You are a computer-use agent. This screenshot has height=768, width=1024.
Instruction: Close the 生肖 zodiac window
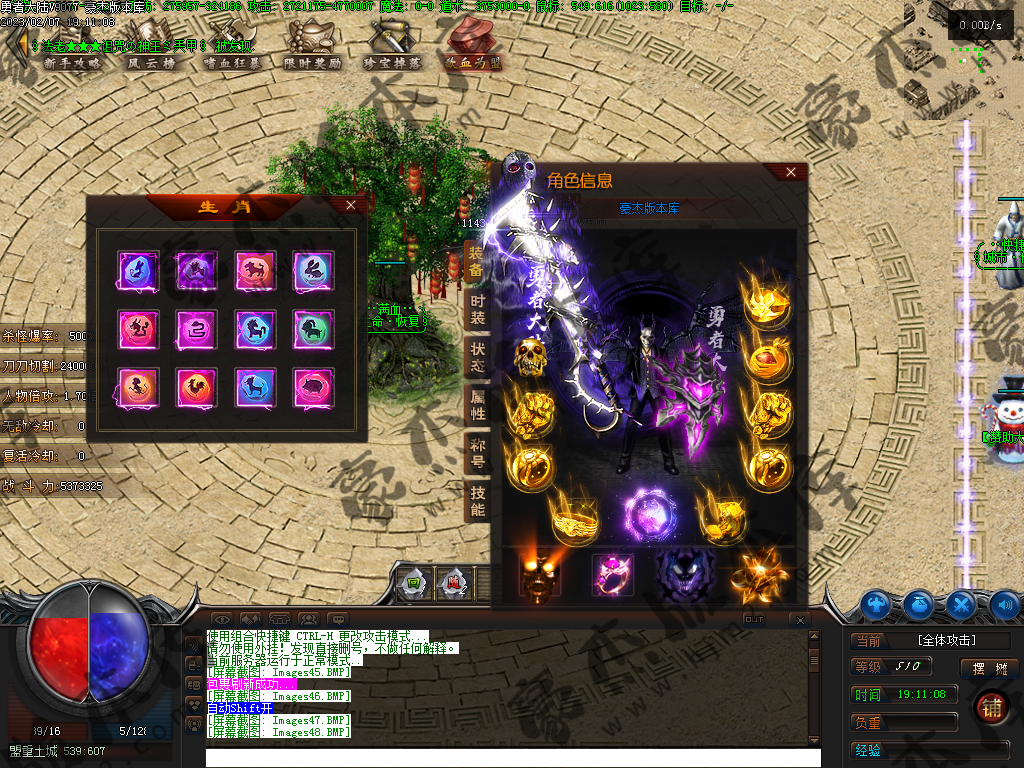pyautogui.click(x=350, y=205)
